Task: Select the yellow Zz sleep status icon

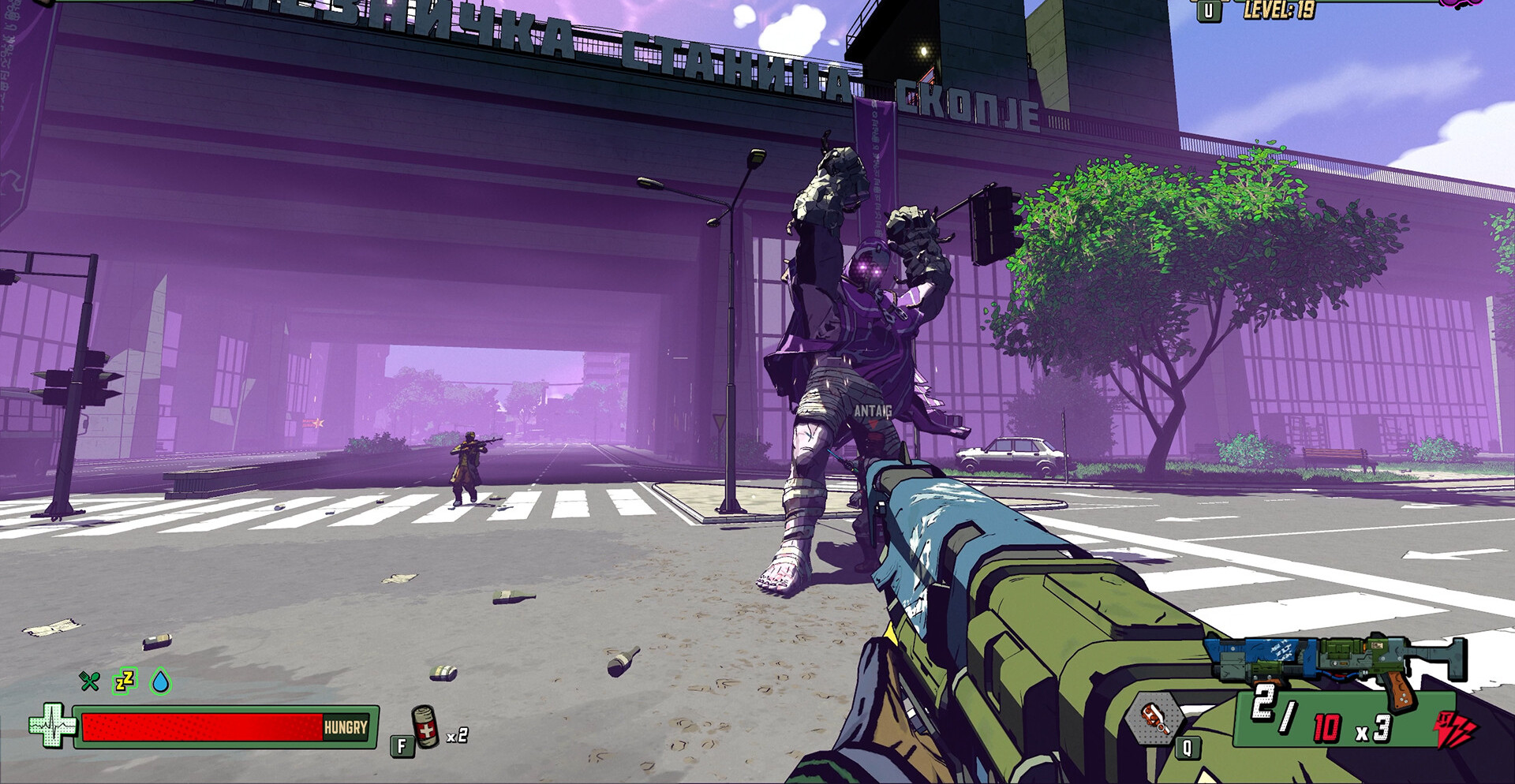Action: [125, 680]
